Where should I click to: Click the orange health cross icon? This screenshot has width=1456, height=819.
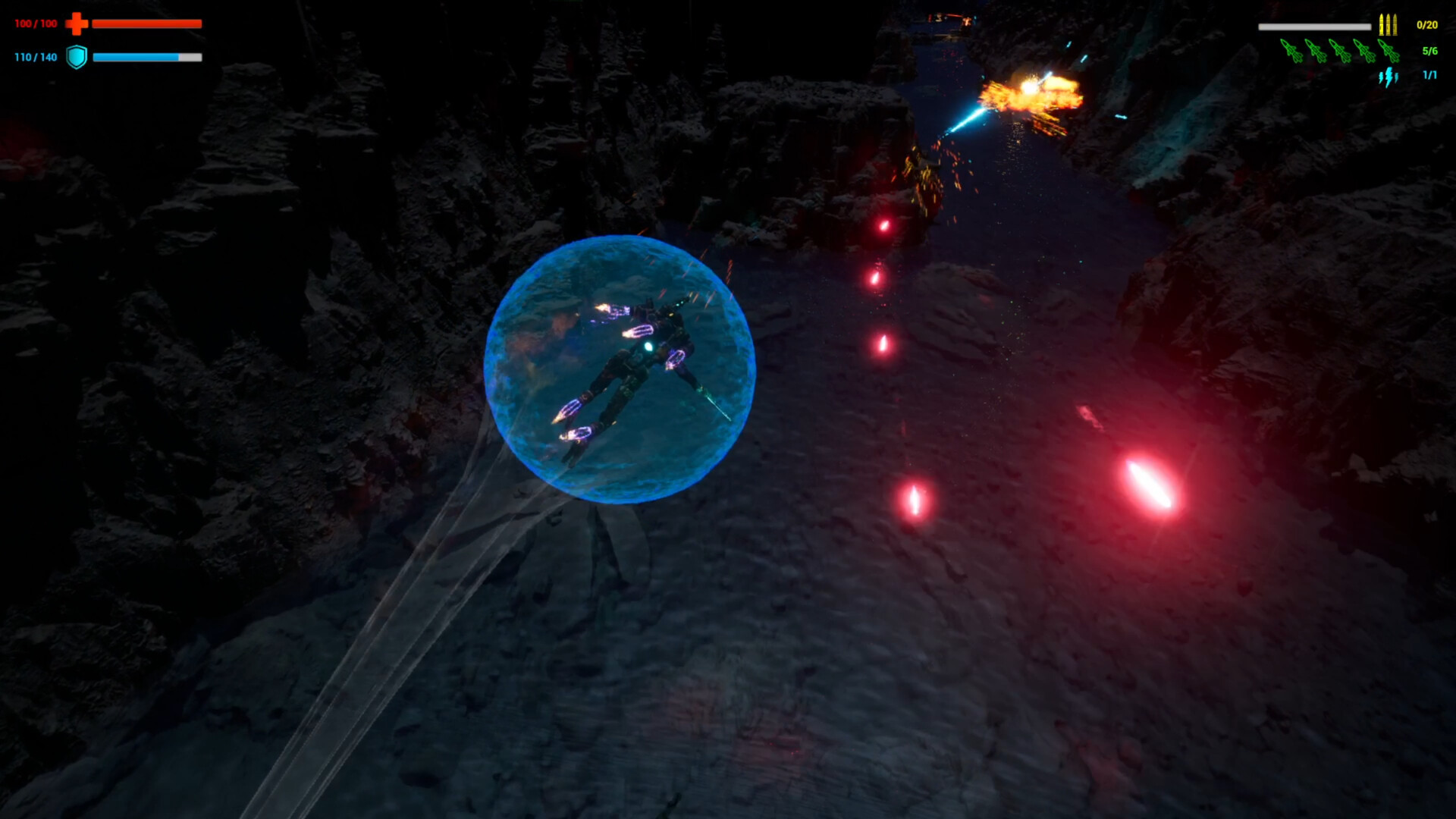[x=76, y=24]
